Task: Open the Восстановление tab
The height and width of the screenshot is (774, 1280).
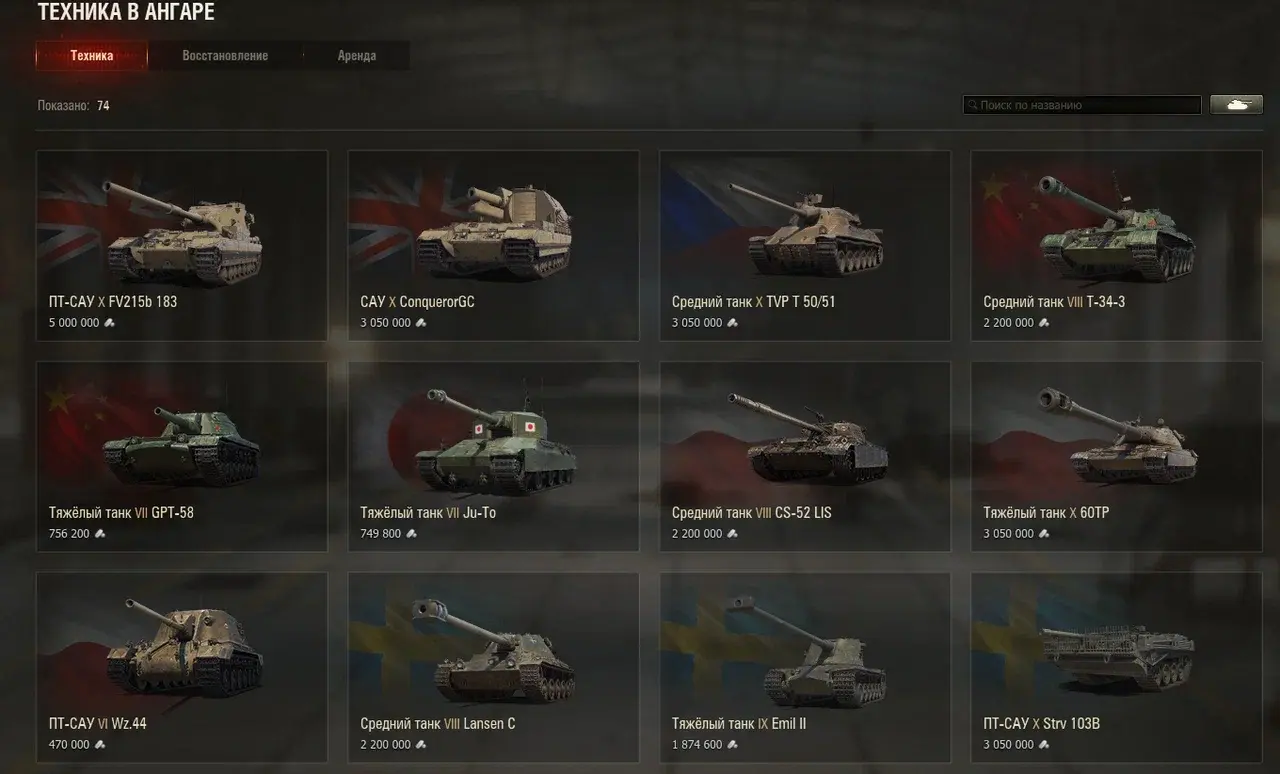Action: pyautogui.click(x=225, y=56)
